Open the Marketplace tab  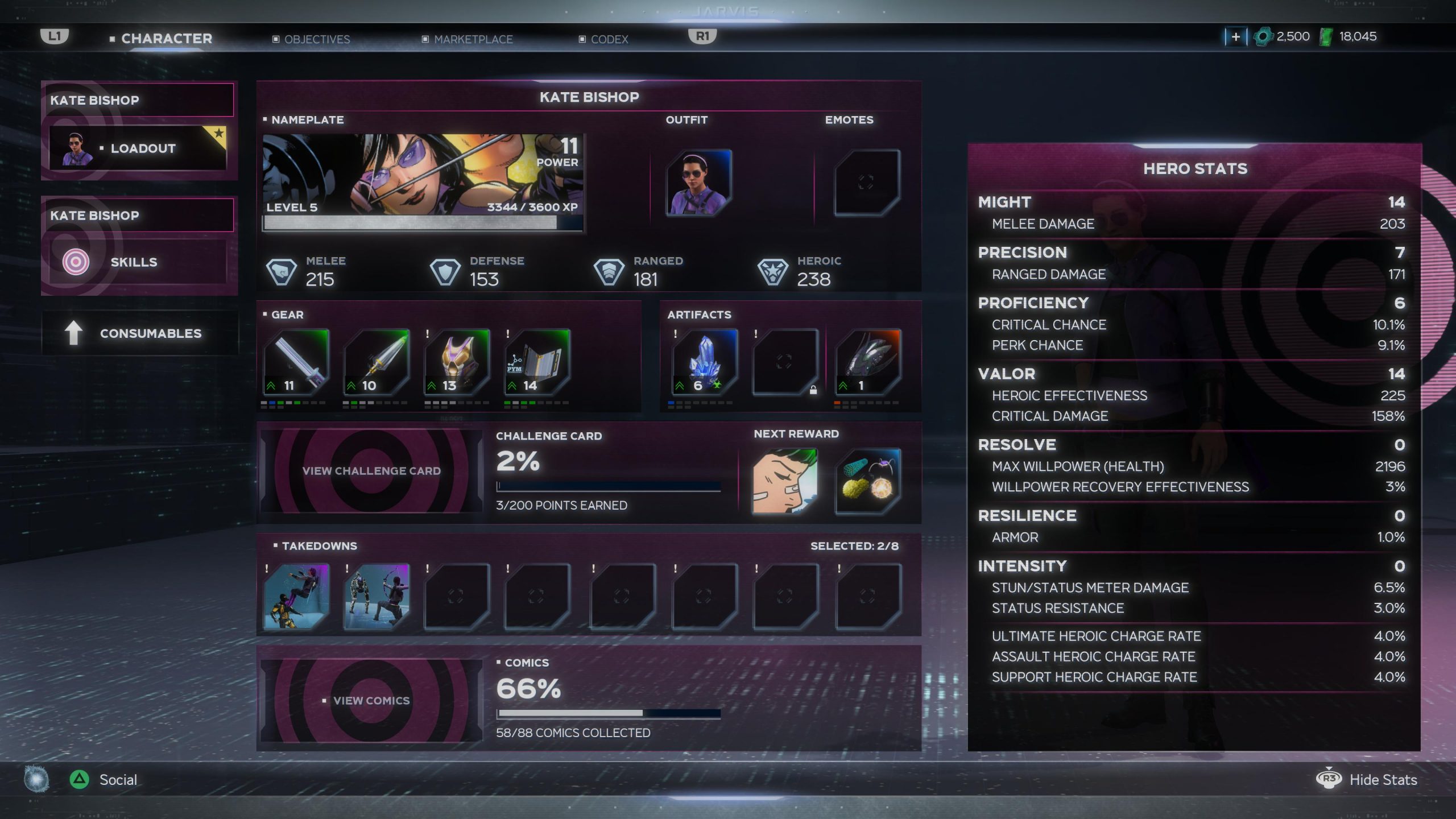(x=473, y=39)
